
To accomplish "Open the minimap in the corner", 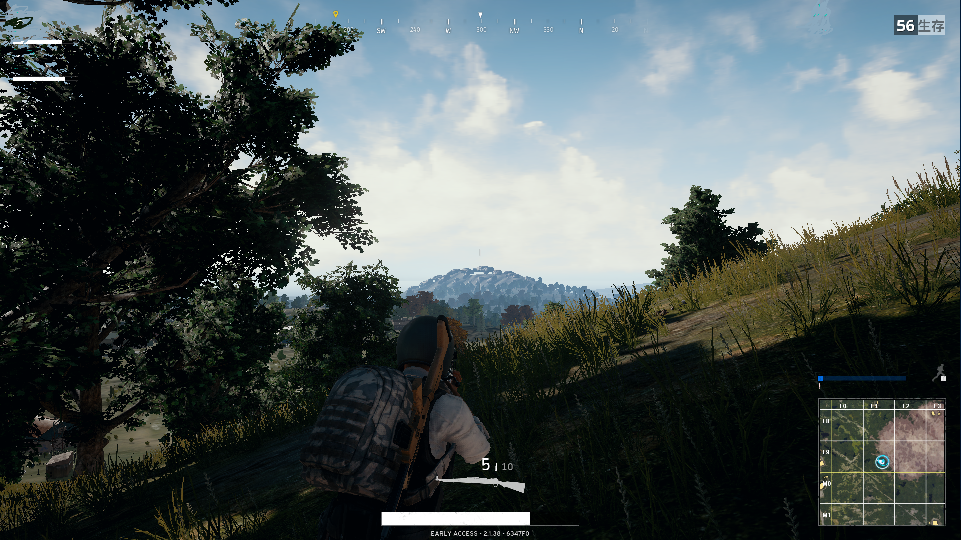I will [x=881, y=462].
